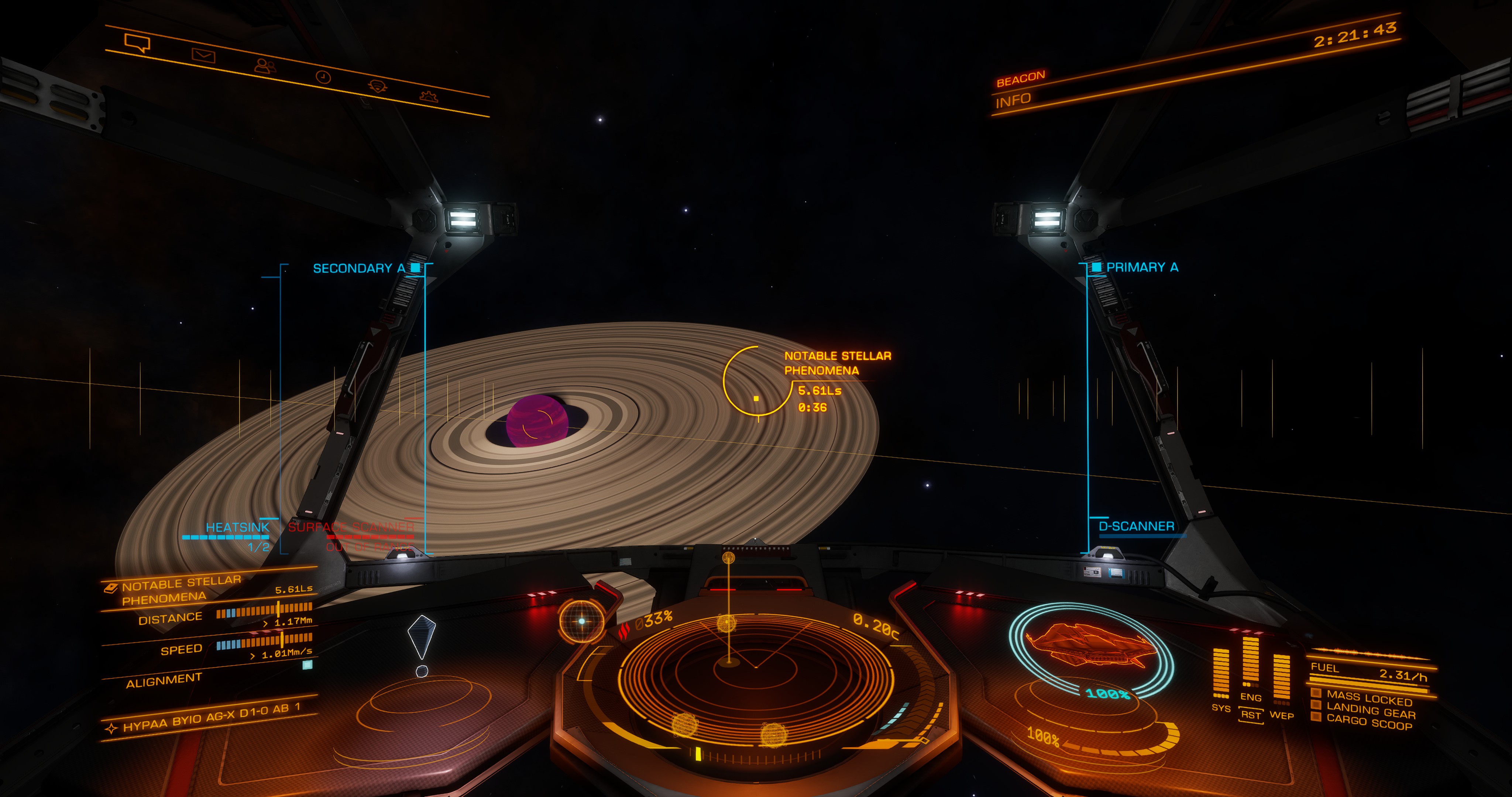The width and height of the screenshot is (1512, 797).
Task: Click the SYS power distributor column
Action: [x=1221, y=675]
